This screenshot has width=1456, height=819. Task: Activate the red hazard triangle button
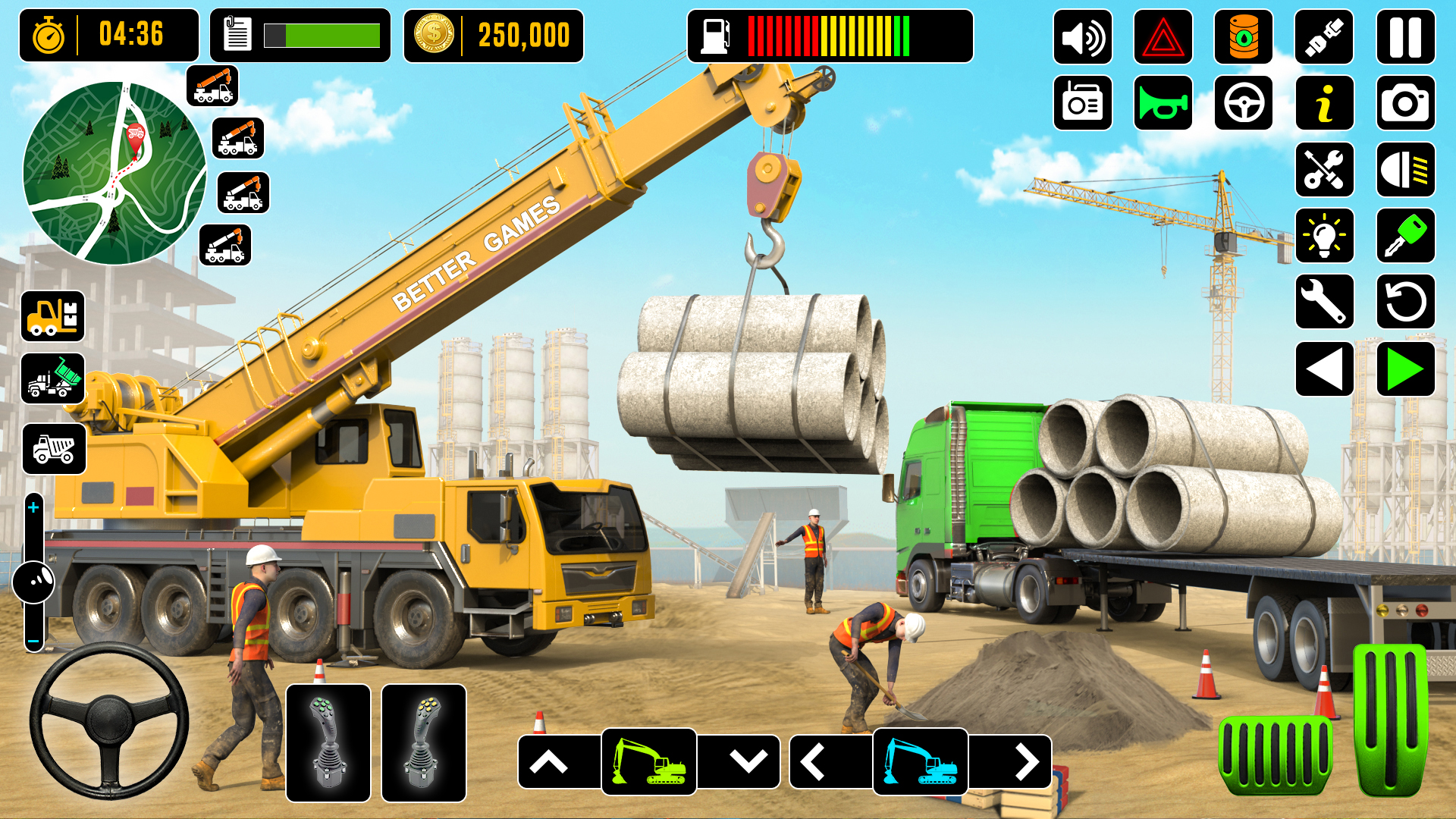coord(1163,37)
